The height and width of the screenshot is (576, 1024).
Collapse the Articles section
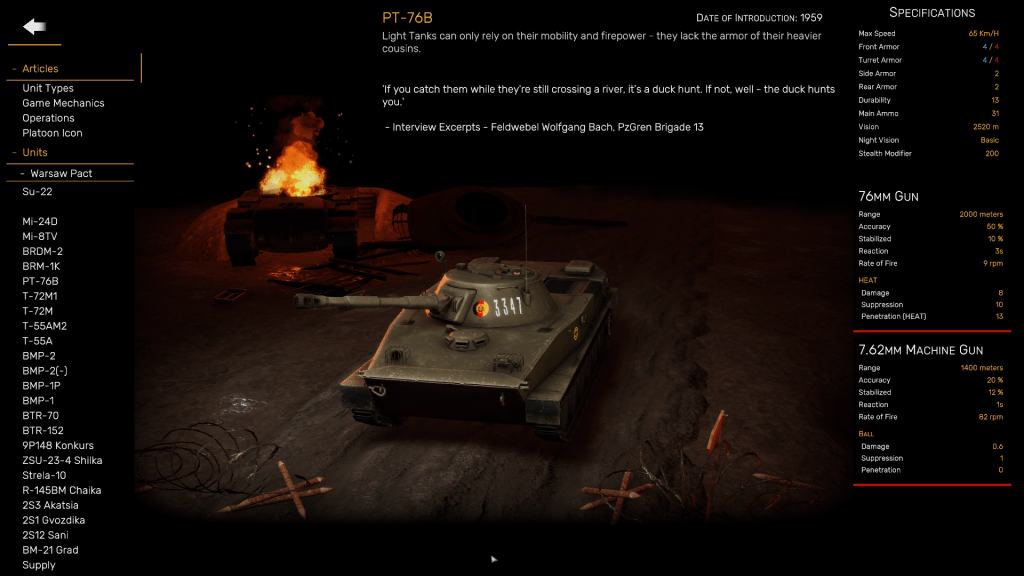(x=40, y=69)
